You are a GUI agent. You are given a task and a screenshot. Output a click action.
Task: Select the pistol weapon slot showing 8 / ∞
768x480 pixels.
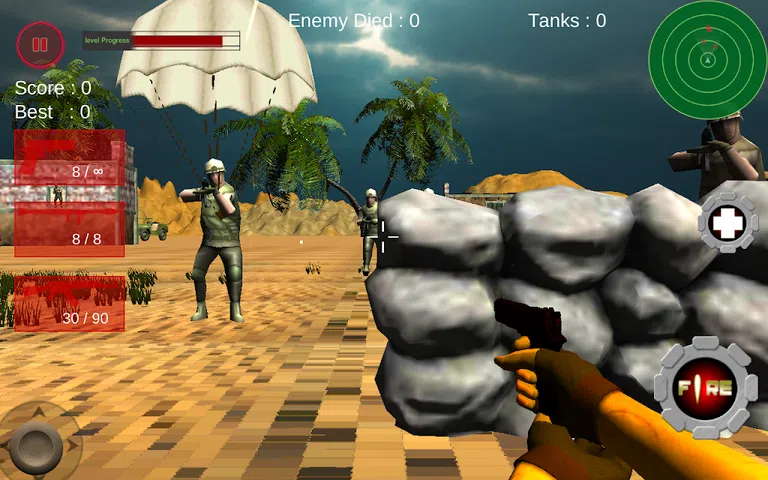pyautogui.click(x=70, y=158)
